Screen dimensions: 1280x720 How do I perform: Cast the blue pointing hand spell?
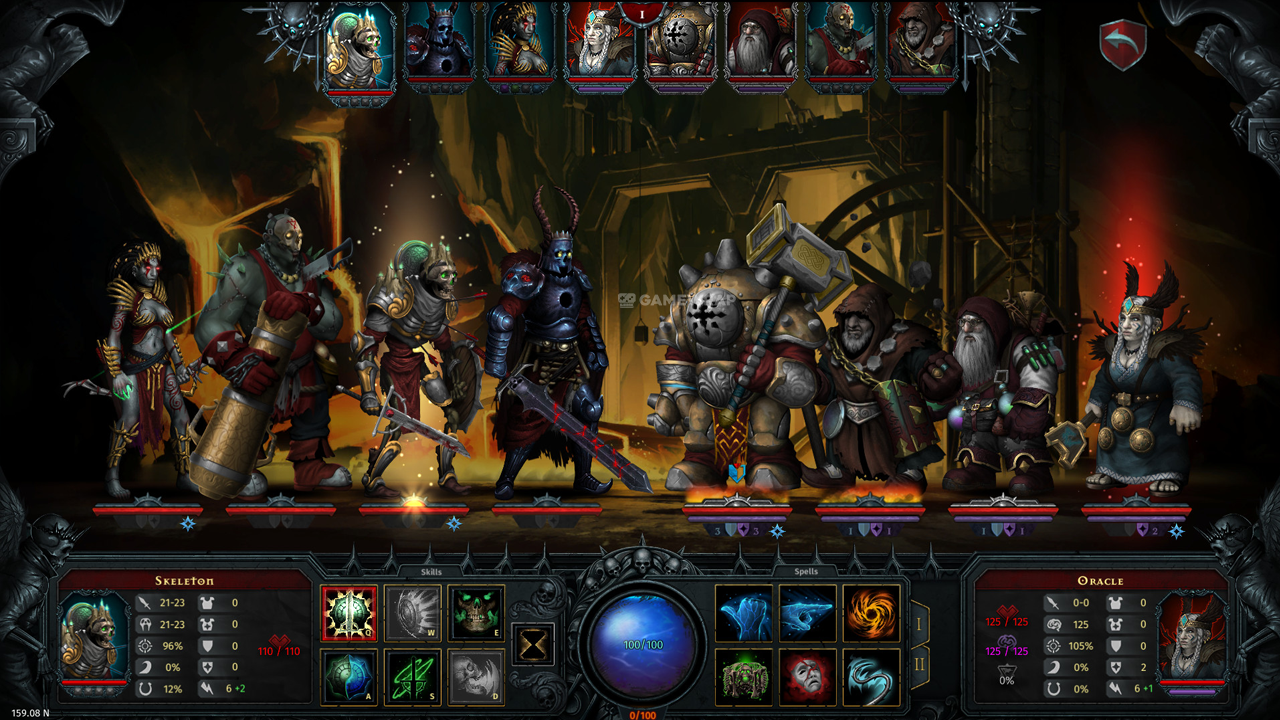(x=807, y=613)
